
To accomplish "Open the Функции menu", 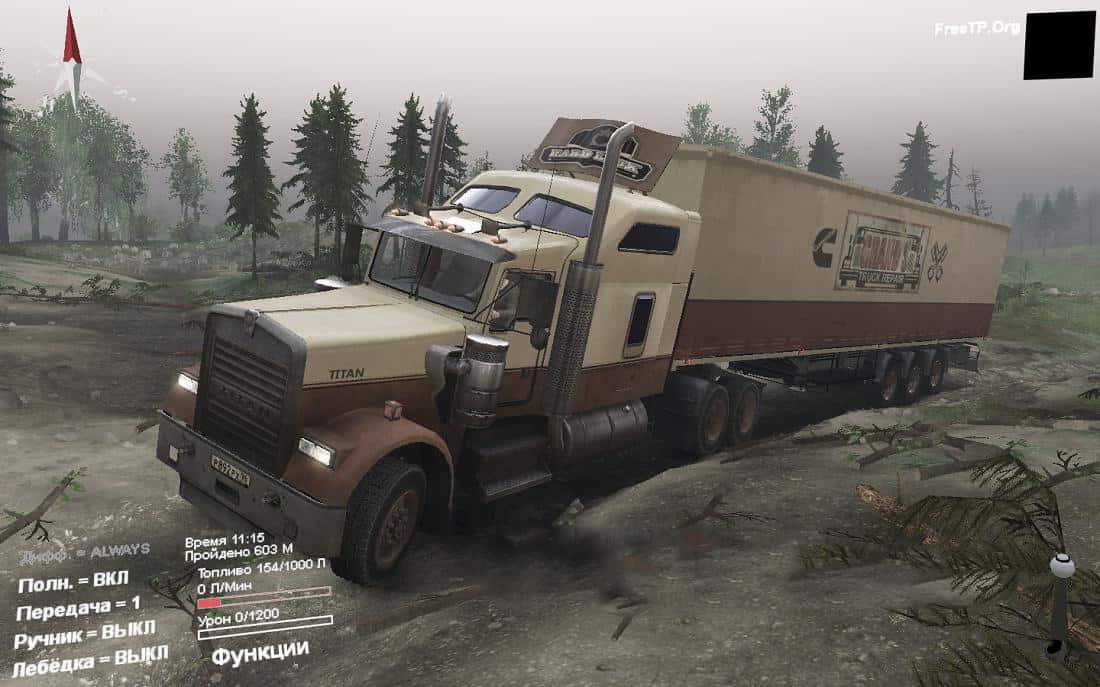I will (x=259, y=651).
